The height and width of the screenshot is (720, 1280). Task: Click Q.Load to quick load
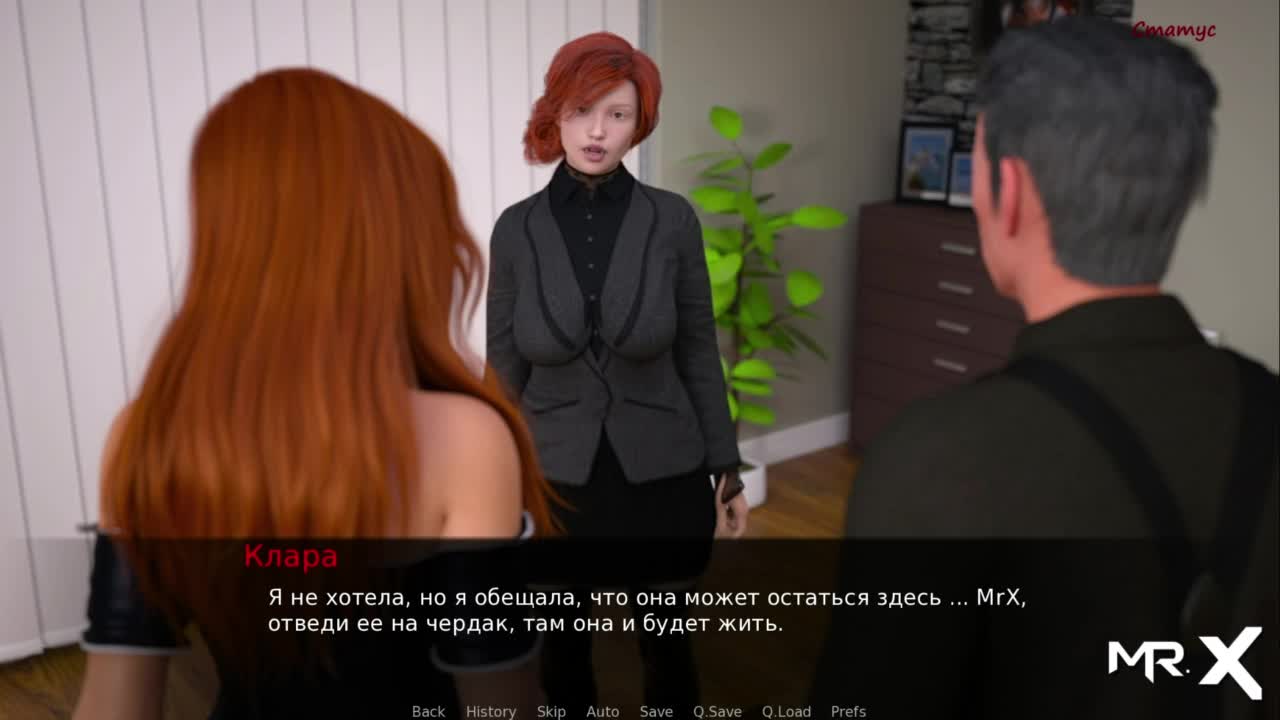coord(786,711)
